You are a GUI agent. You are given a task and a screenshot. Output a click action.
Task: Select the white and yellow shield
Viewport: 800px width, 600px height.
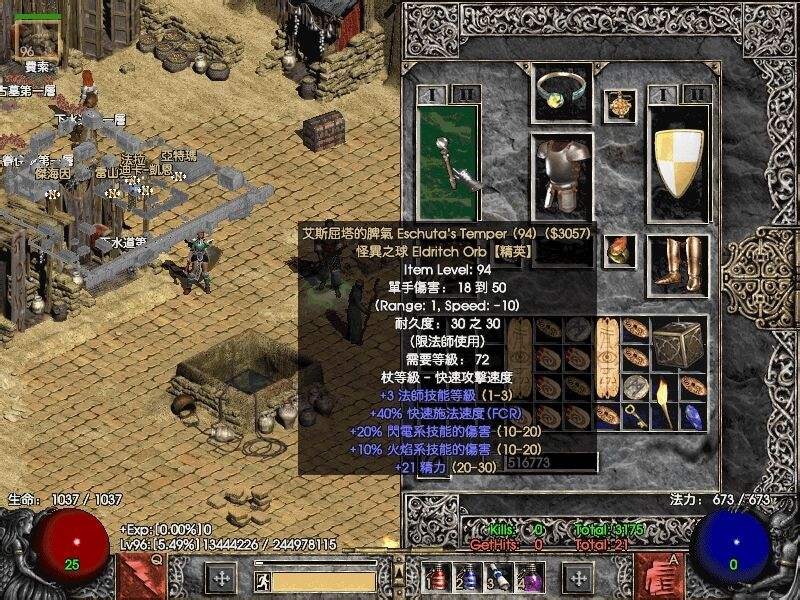679,161
